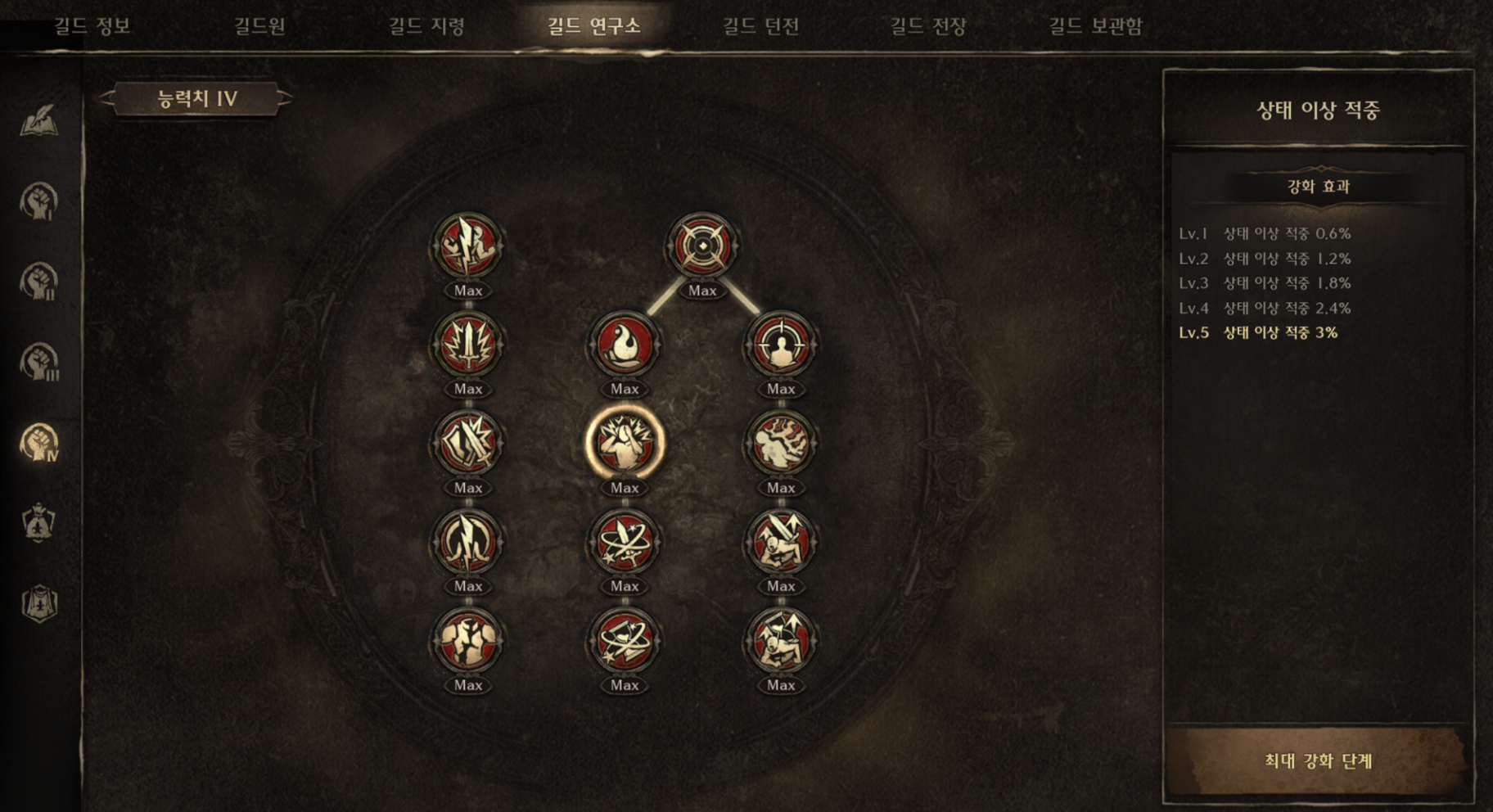The image size is (1493, 812).
Task: Click the 능력치 IV left arrow
Action: 106,99
